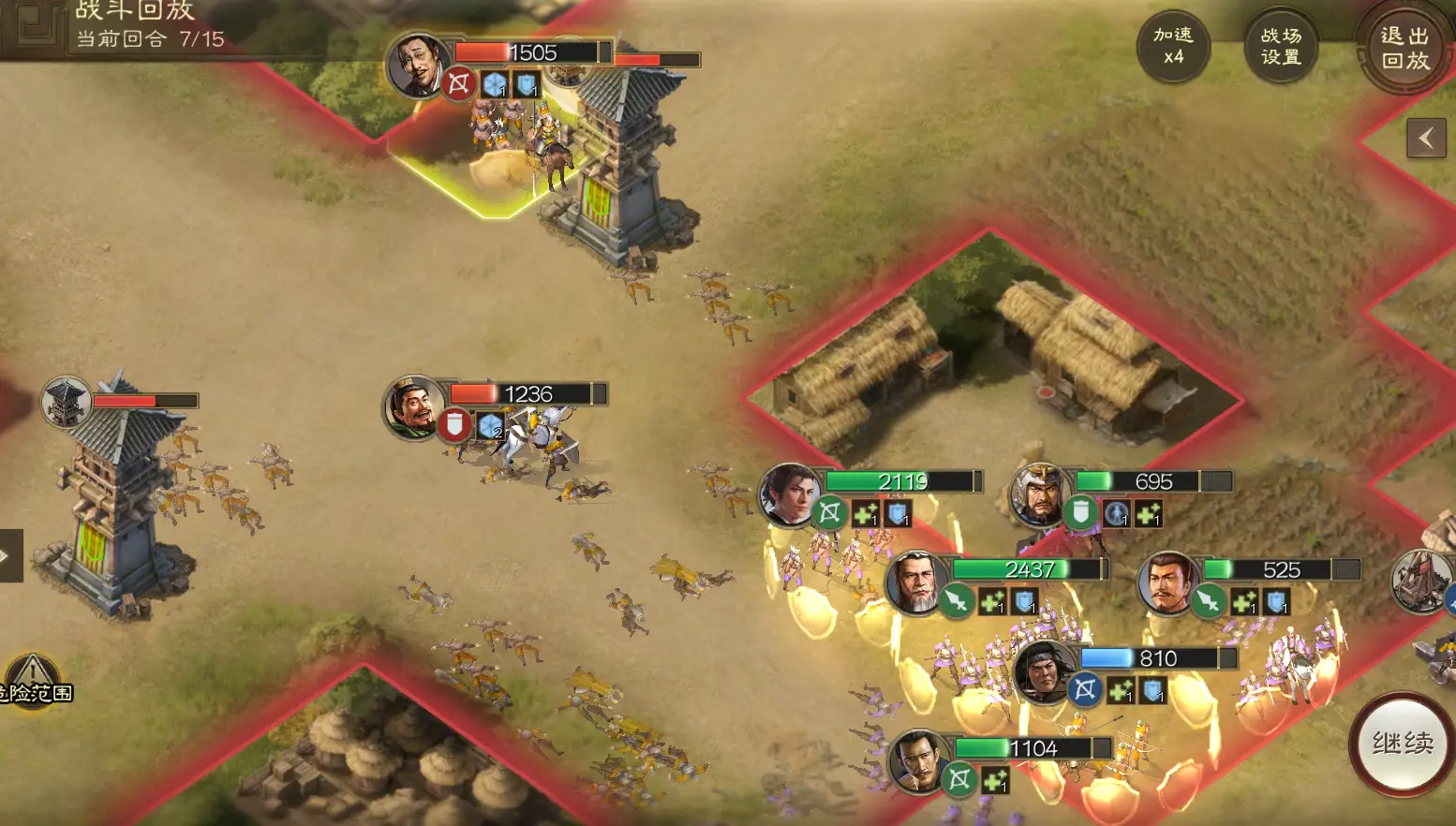Viewport: 1456px width, 826px height.
Task: Exit replay via 退出回放 button
Action: [x=1404, y=48]
